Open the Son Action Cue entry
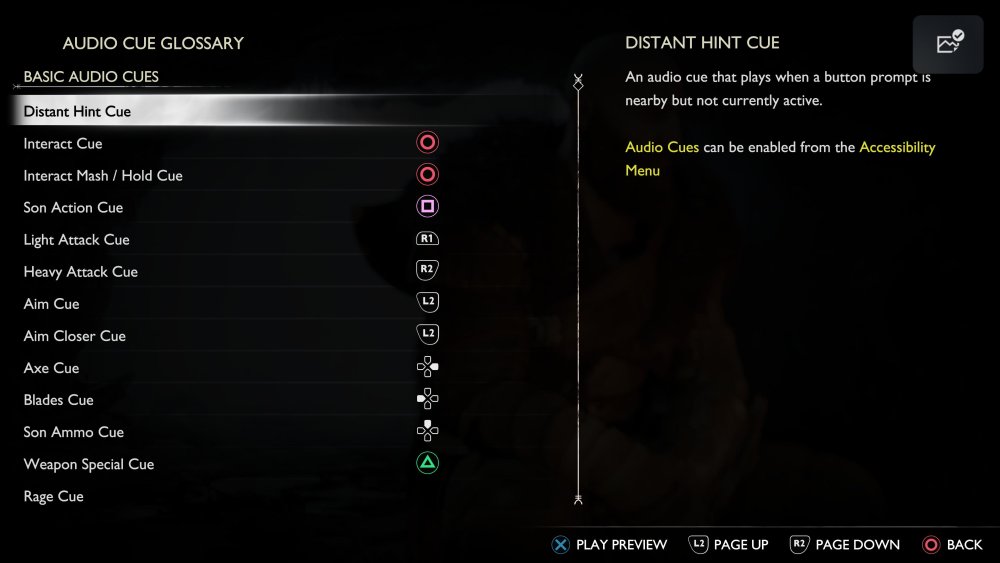1000x563 pixels. (73, 207)
